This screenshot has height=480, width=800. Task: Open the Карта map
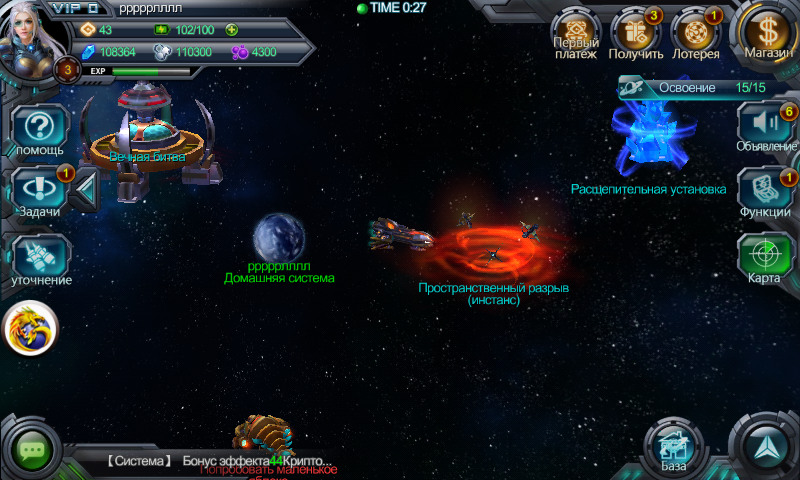pos(765,257)
